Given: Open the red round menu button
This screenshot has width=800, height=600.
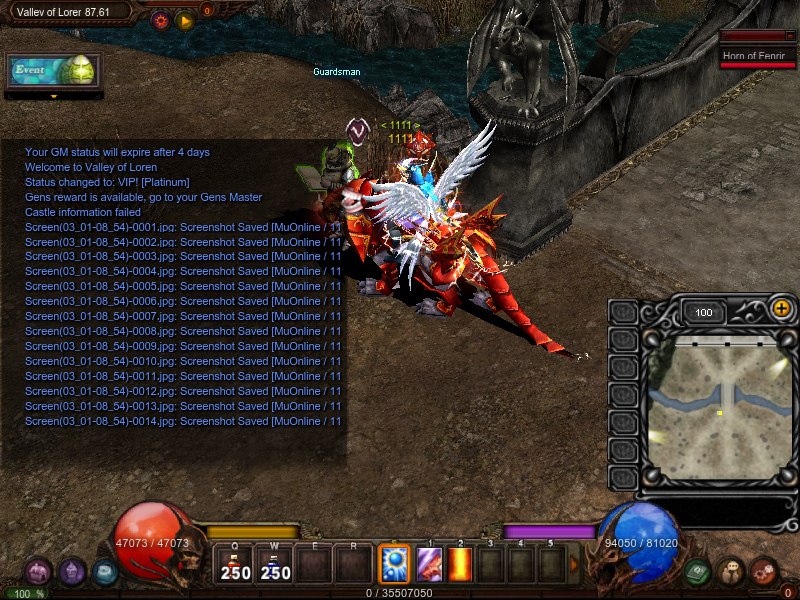Looking at the screenshot, I should click(x=764, y=571).
